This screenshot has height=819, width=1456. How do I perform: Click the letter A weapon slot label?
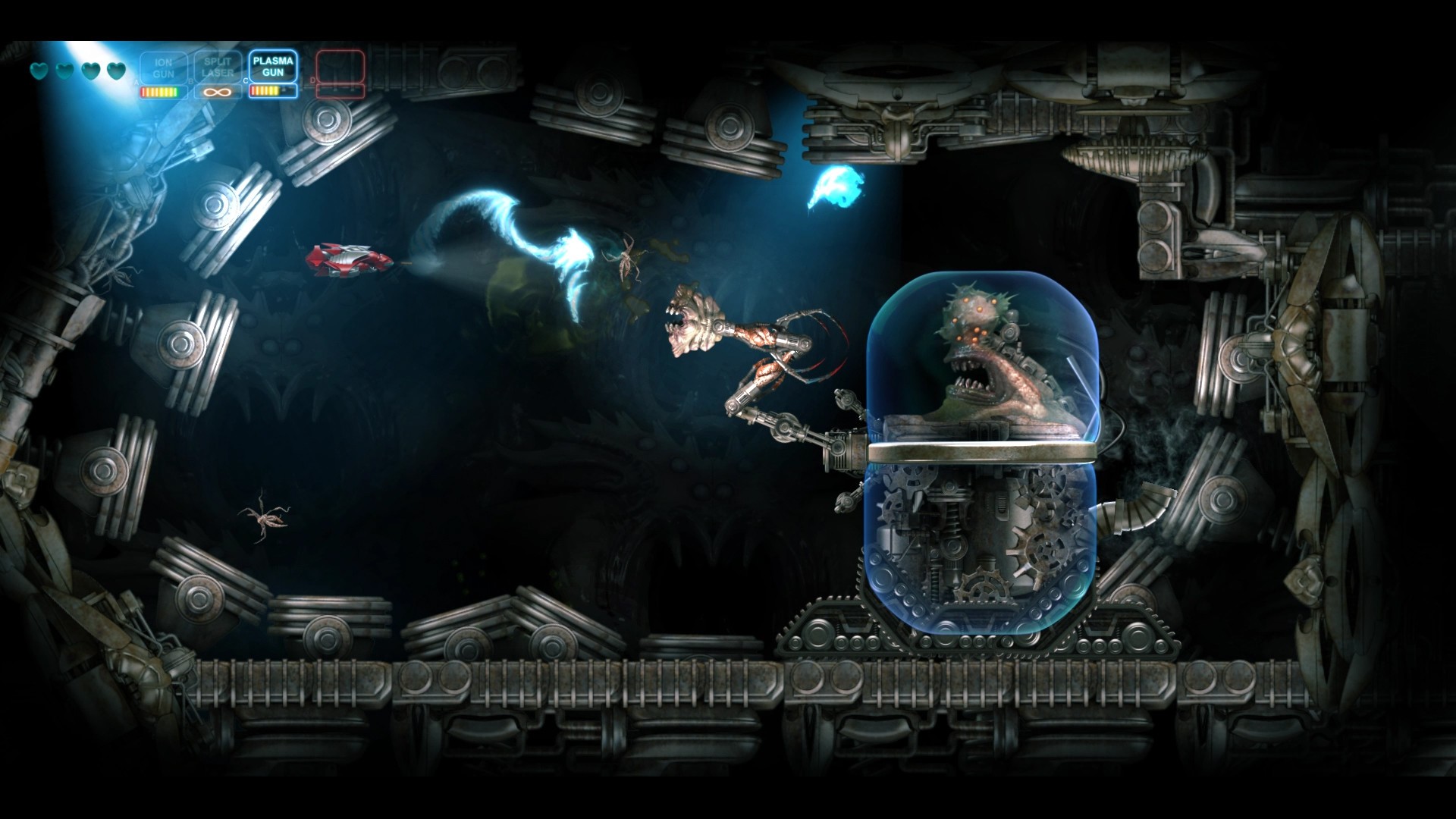(x=136, y=81)
